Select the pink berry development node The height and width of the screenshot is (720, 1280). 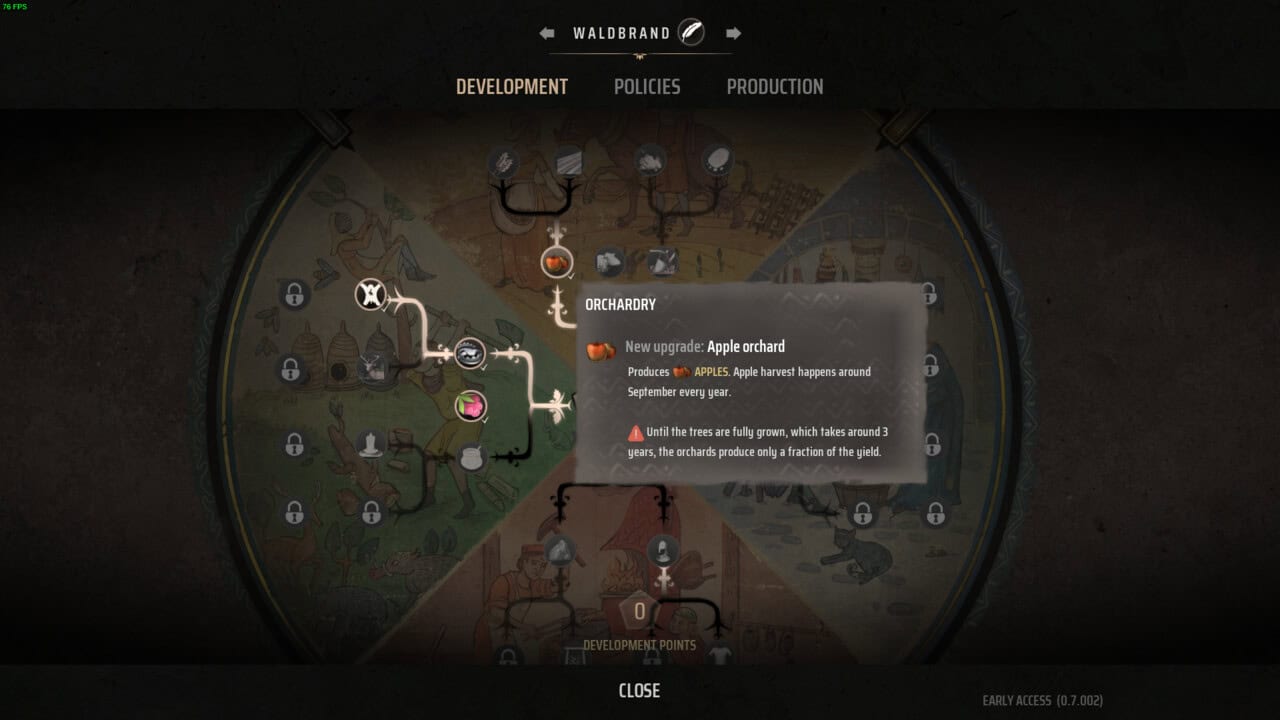pyautogui.click(x=470, y=405)
